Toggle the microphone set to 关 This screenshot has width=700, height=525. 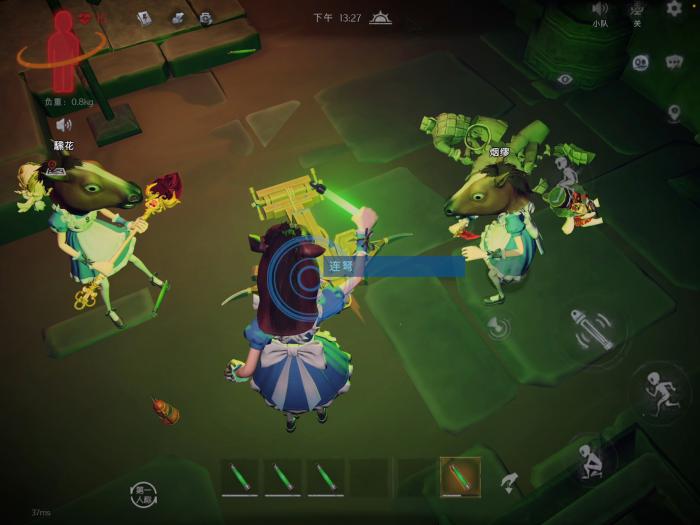[x=637, y=10]
